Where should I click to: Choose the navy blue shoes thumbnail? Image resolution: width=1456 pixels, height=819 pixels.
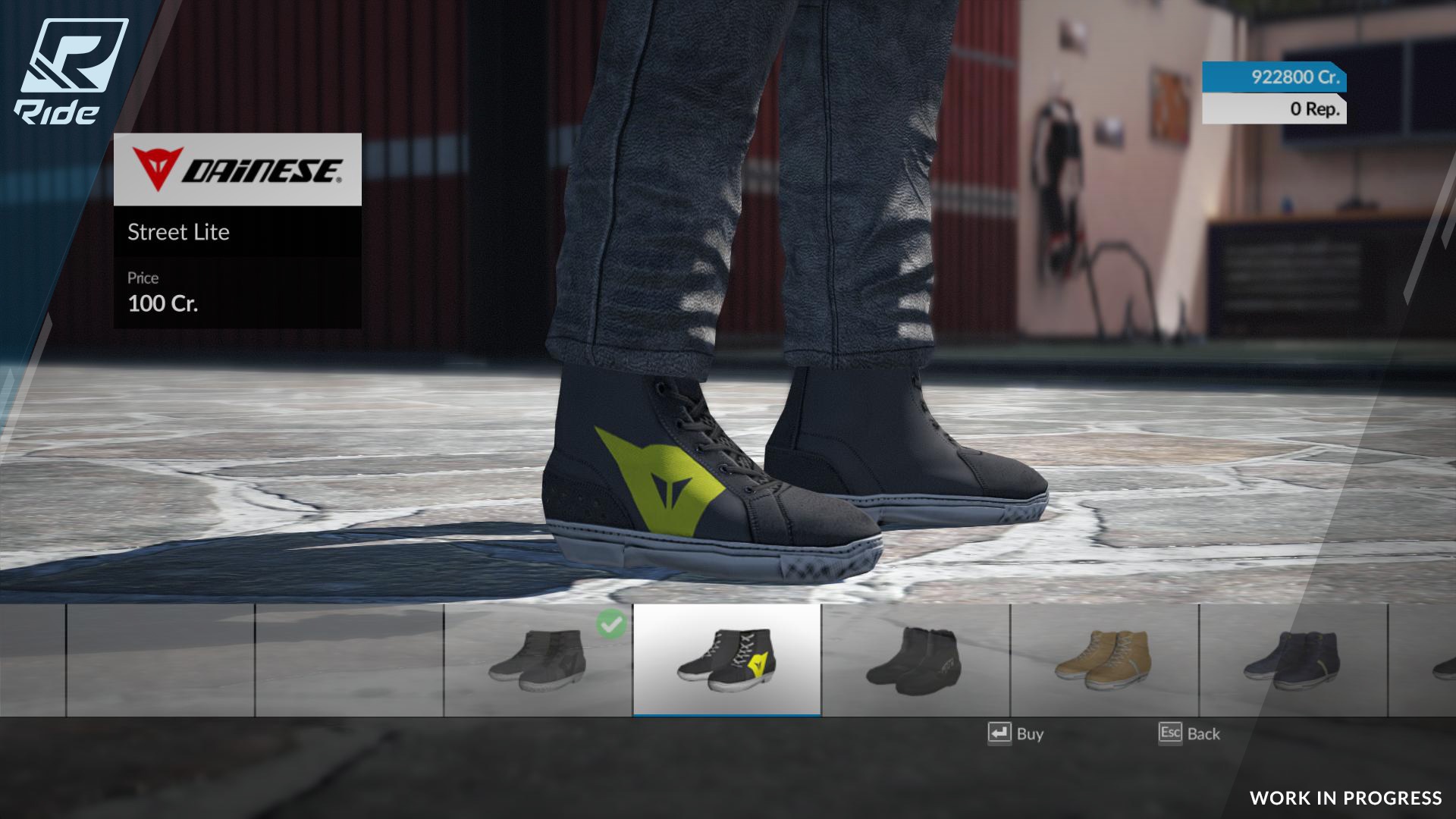pos(1293,661)
